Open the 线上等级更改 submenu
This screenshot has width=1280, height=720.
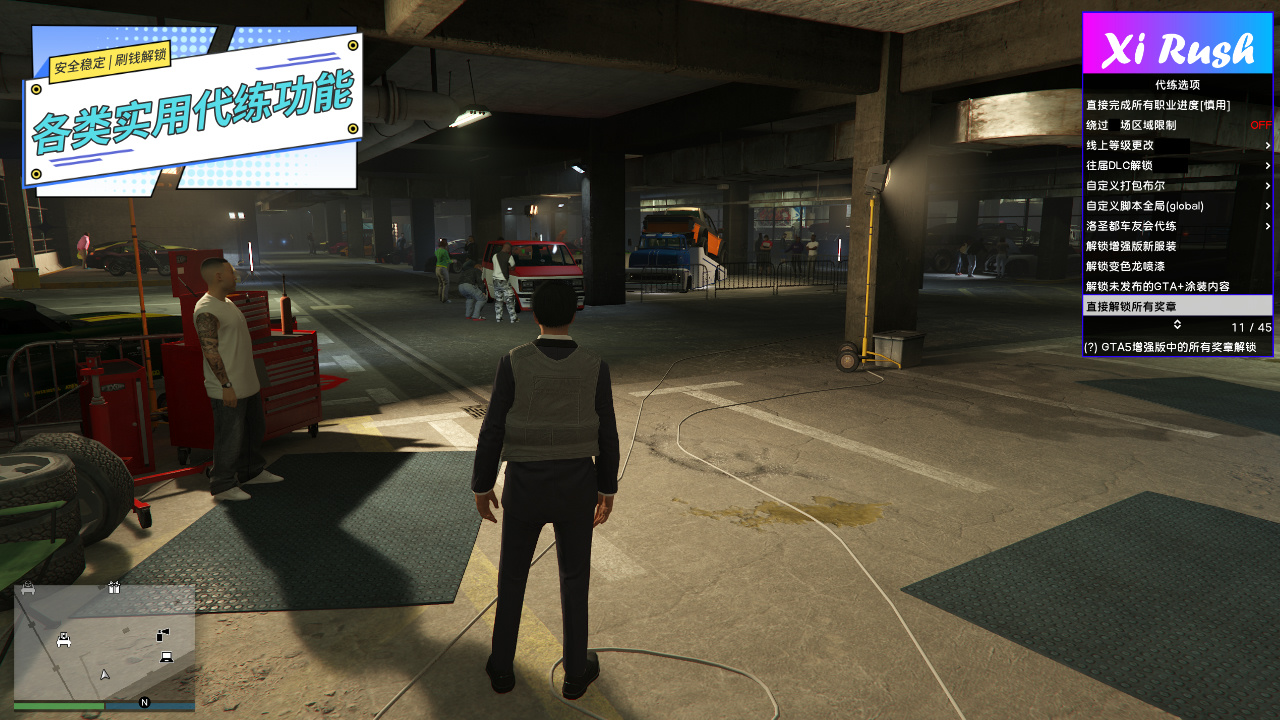click(x=1177, y=145)
